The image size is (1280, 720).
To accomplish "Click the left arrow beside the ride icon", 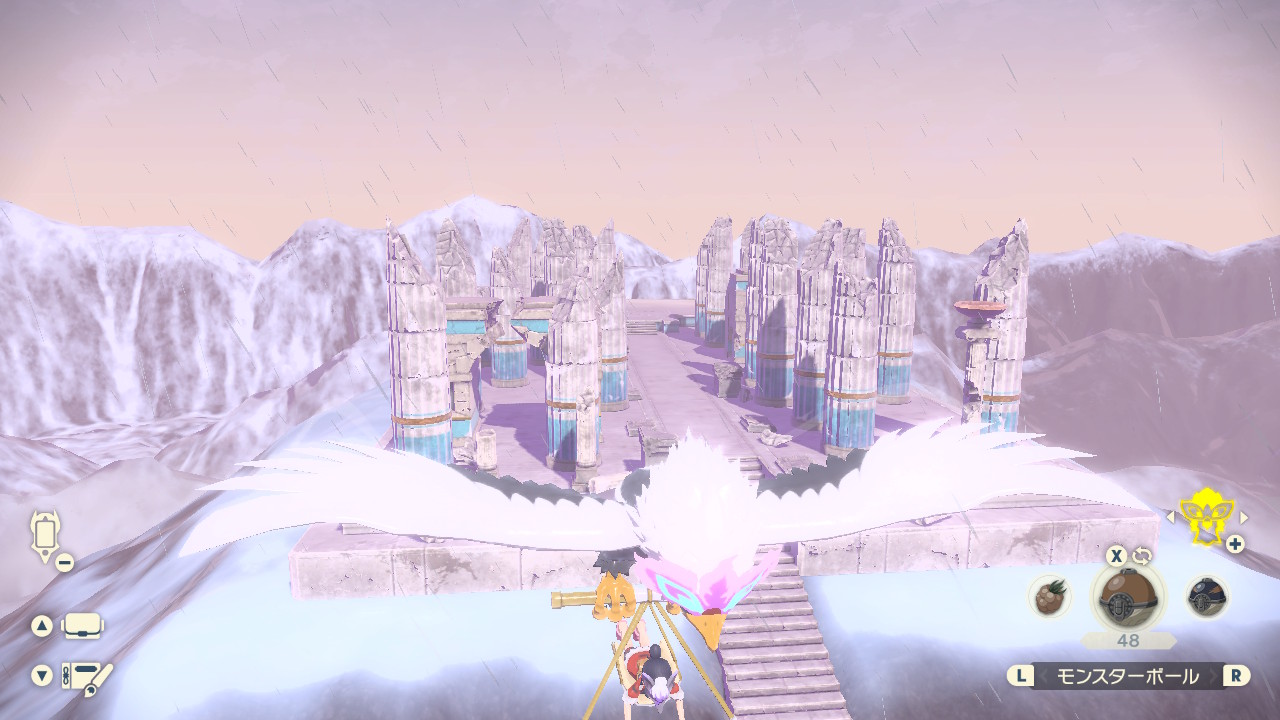I will point(1171,517).
